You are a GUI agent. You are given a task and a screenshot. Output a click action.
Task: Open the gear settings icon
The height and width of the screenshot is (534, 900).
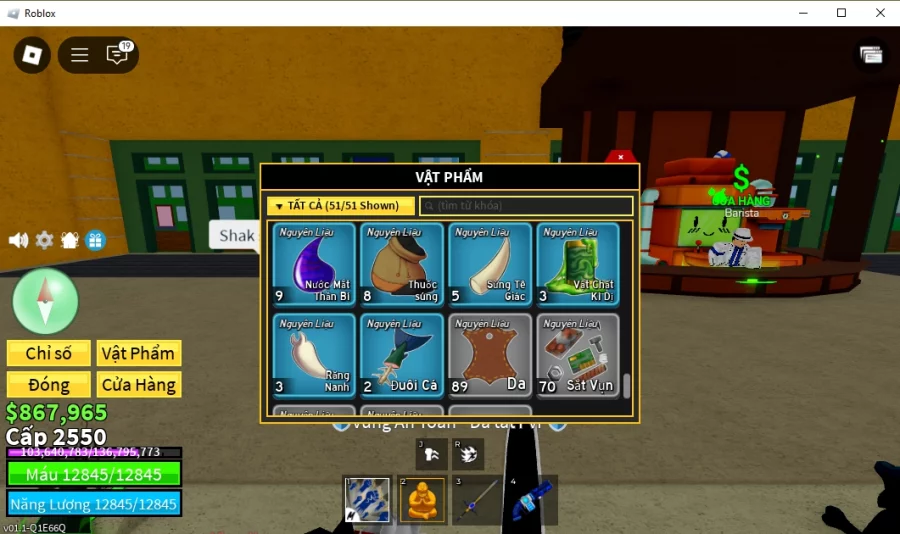44,240
